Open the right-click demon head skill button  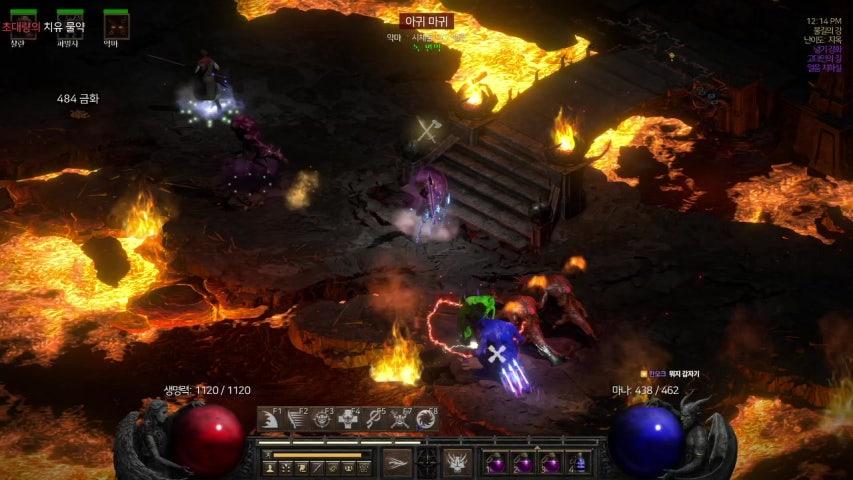pos(457,462)
